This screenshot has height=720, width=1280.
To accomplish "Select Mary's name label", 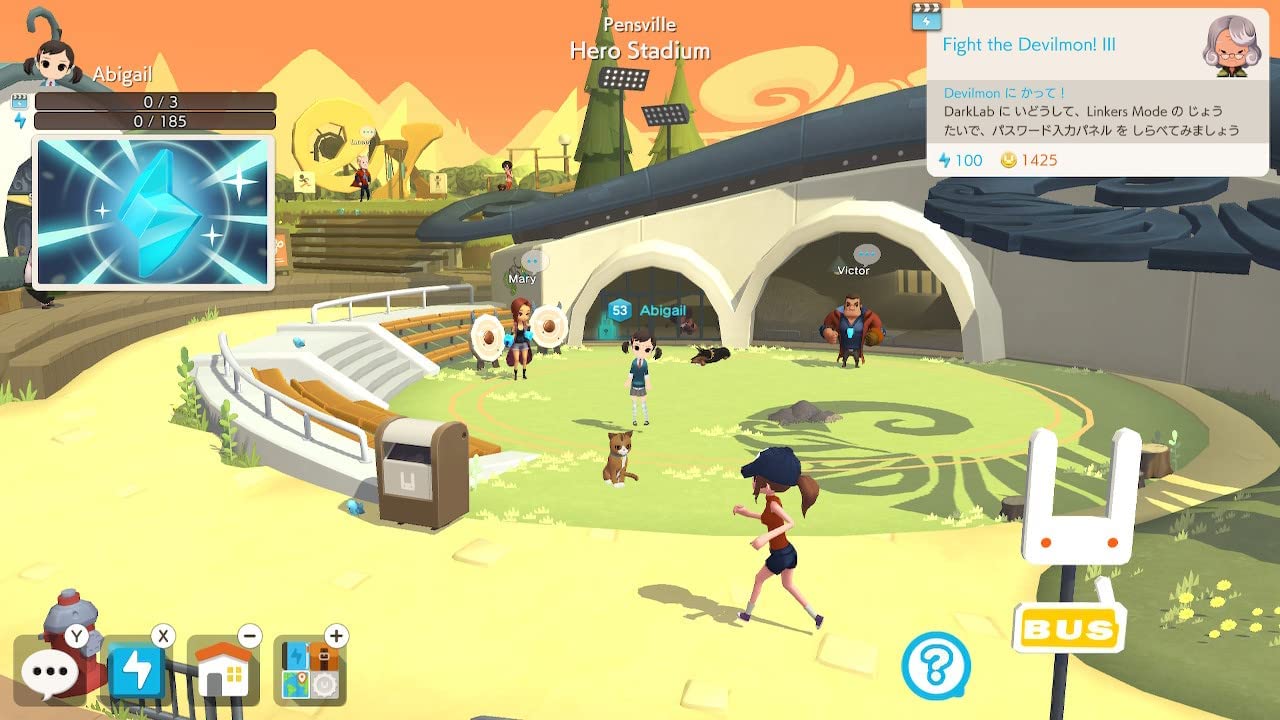I will pos(522,279).
